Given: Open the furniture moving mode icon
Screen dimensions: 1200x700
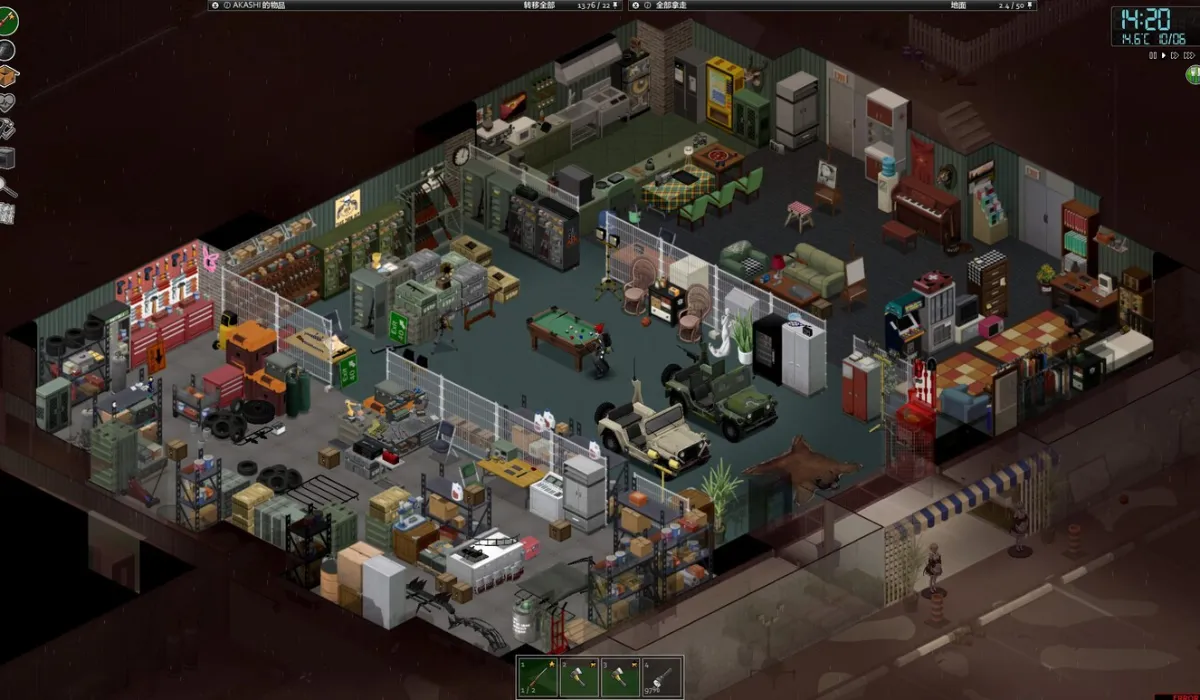Looking at the screenshot, I should pyautogui.click(x=7, y=158).
